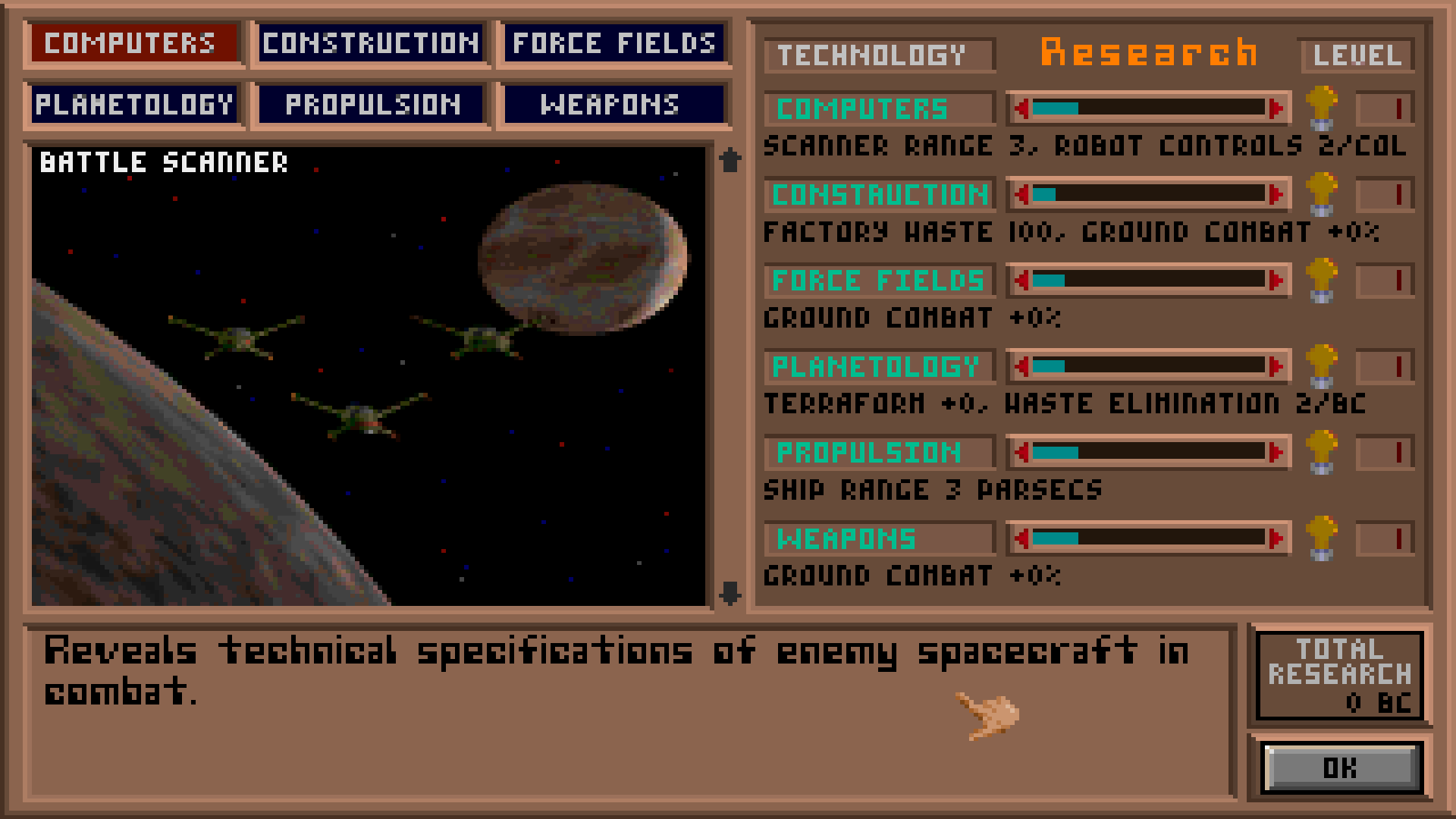This screenshot has width=1456, height=819.
Task: Click the right arrow on the Computers slider
Action: tap(1276, 108)
